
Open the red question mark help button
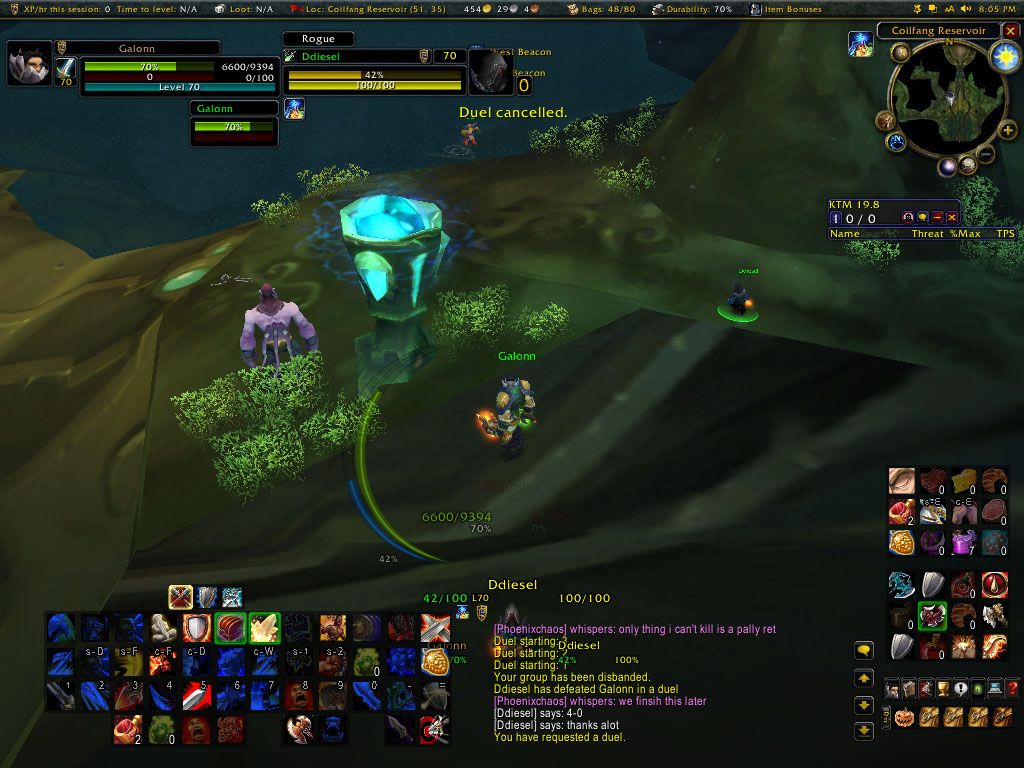tap(1012, 688)
